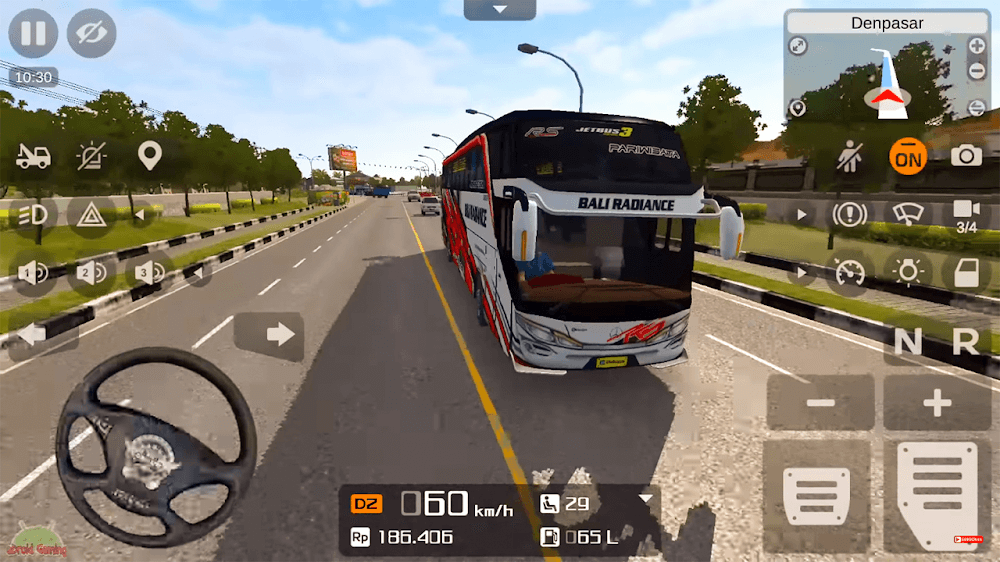This screenshot has height=562, width=1000.
Task: Switch the camera view (3/4)
Action: [x=966, y=213]
